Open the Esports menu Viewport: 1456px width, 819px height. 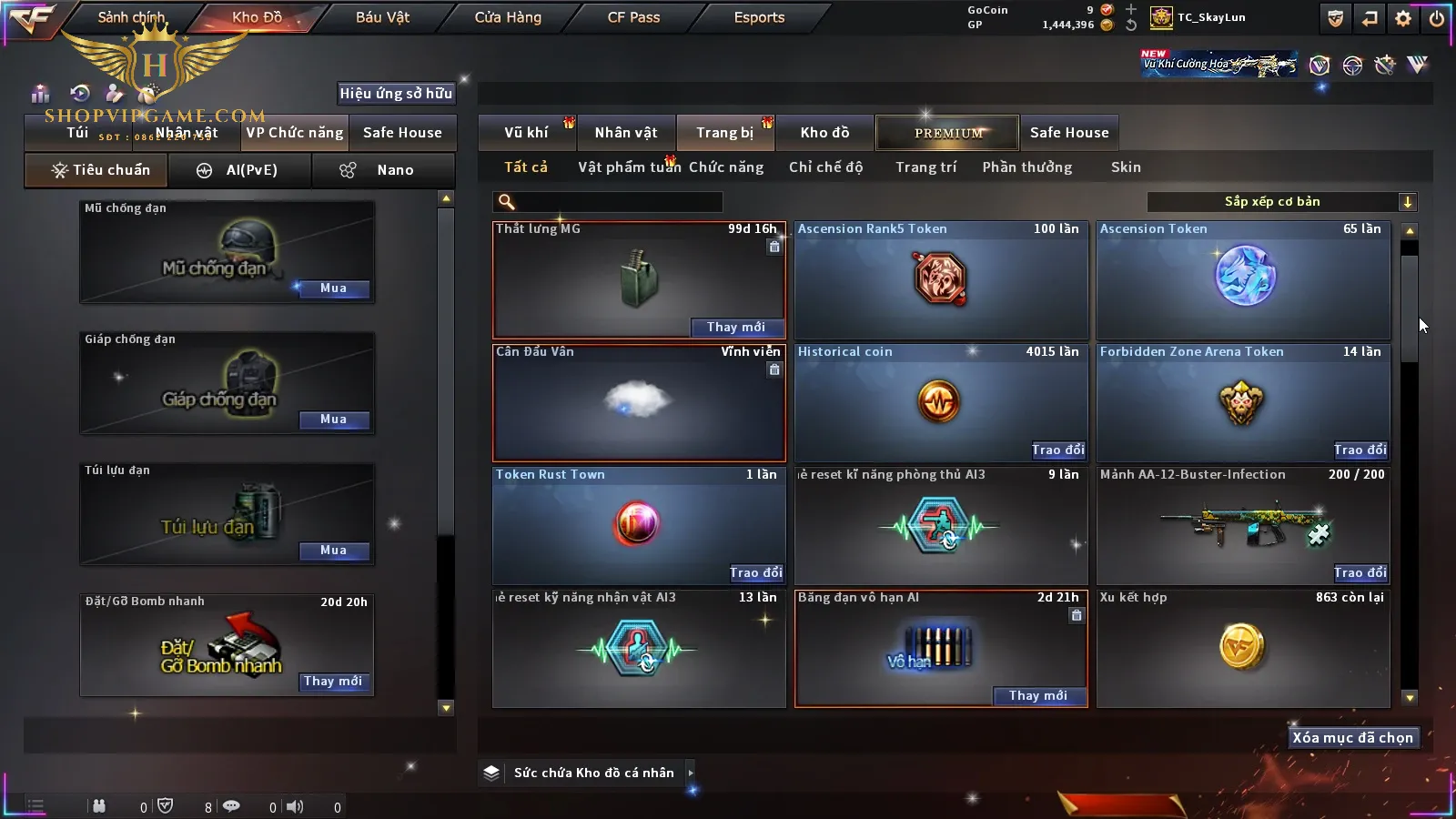tap(759, 17)
